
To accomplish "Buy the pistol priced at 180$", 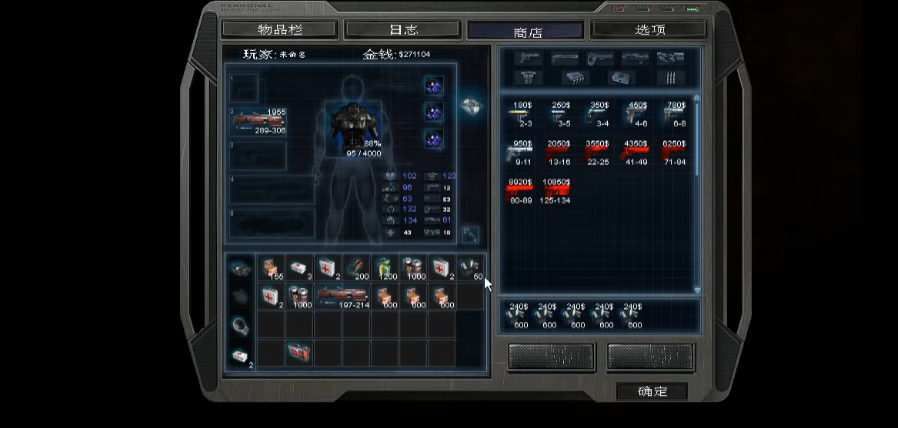I will (522, 116).
